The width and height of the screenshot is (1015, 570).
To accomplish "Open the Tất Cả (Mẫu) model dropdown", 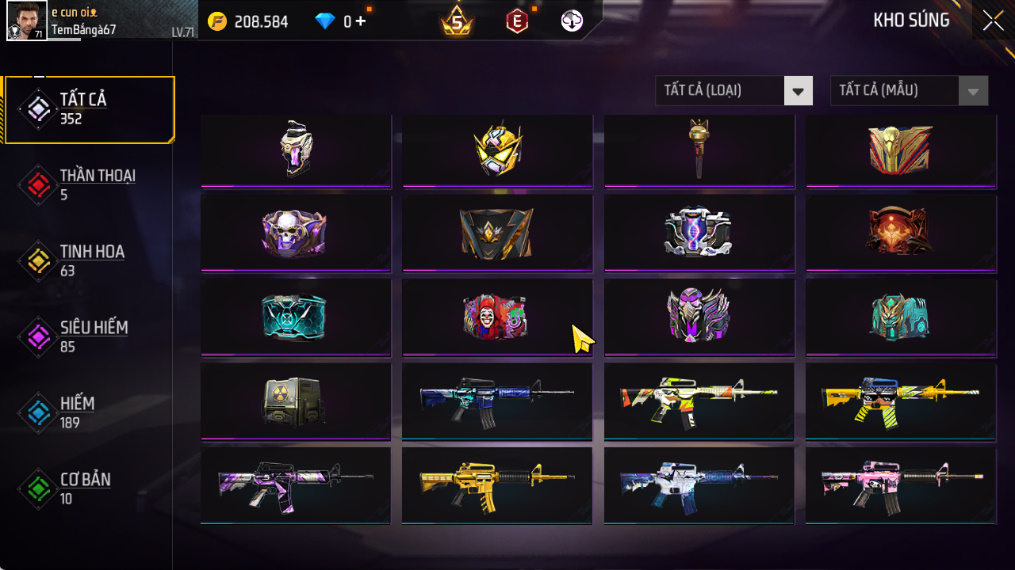I will tap(908, 91).
